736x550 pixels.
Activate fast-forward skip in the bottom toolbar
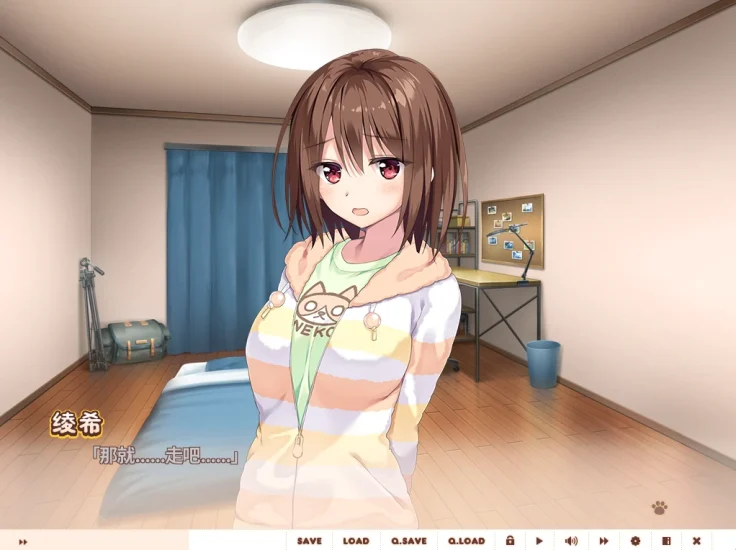click(603, 541)
